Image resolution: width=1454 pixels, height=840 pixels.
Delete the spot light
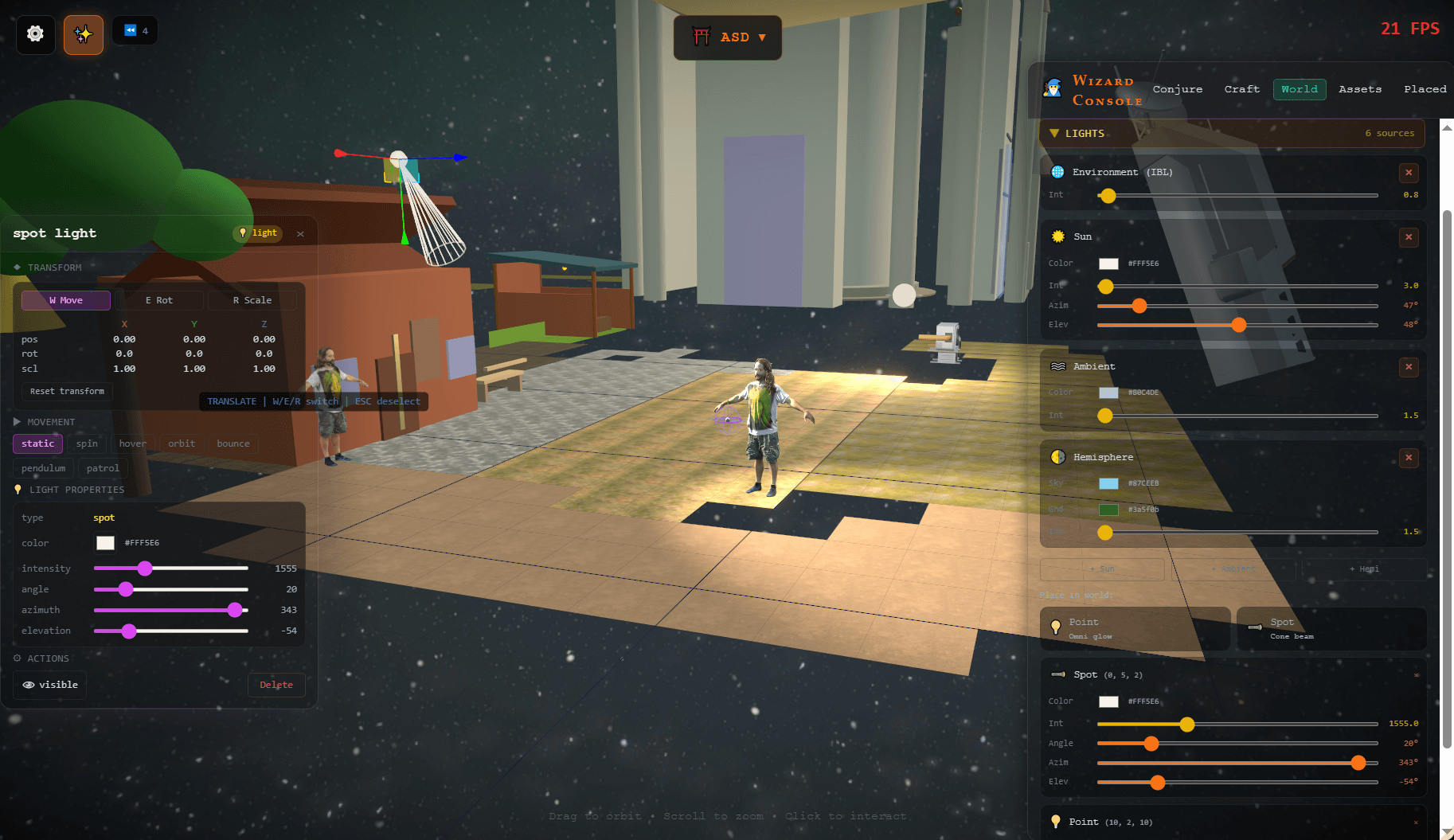tap(276, 685)
